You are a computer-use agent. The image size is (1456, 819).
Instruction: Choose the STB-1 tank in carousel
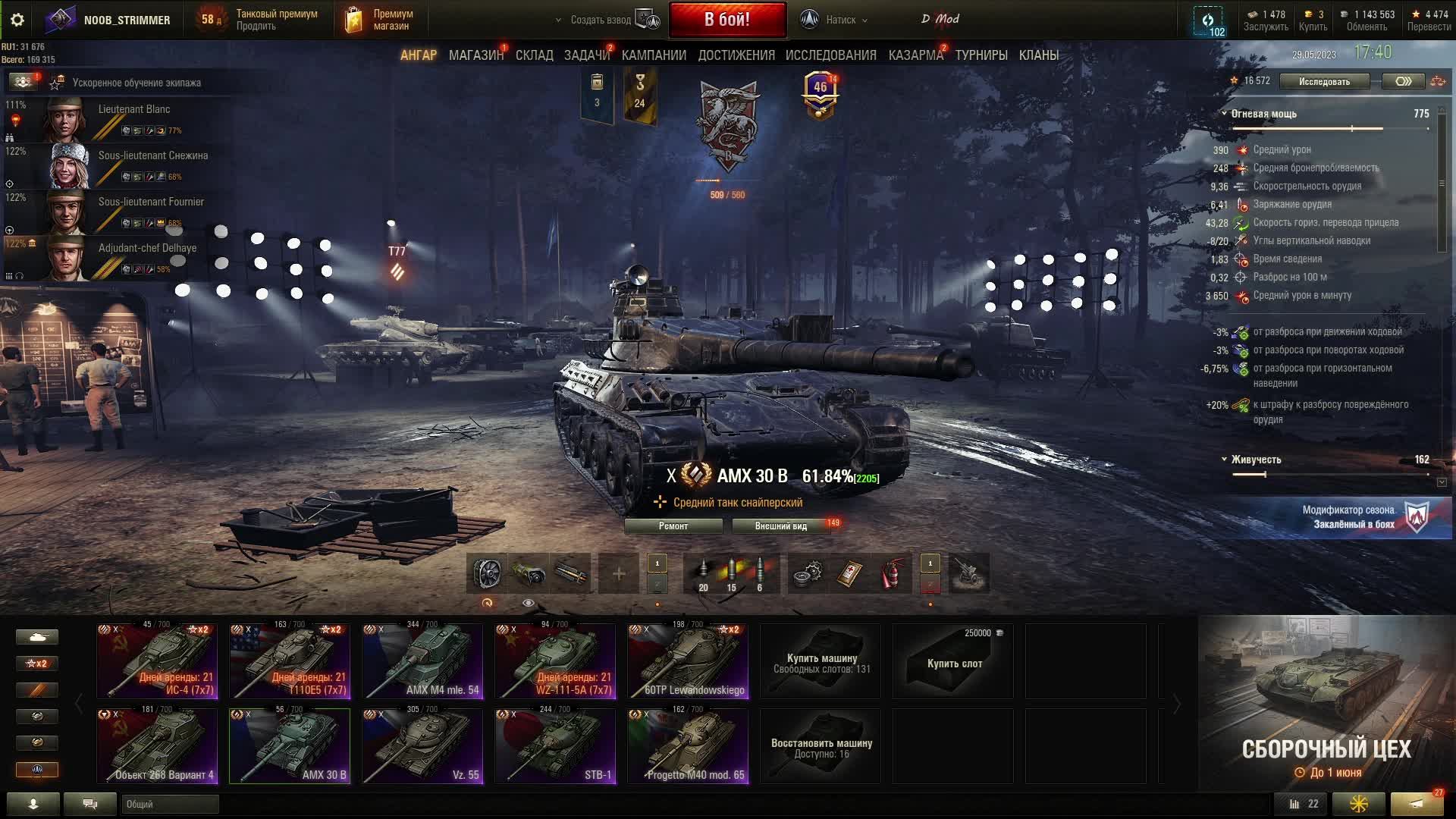[555, 746]
